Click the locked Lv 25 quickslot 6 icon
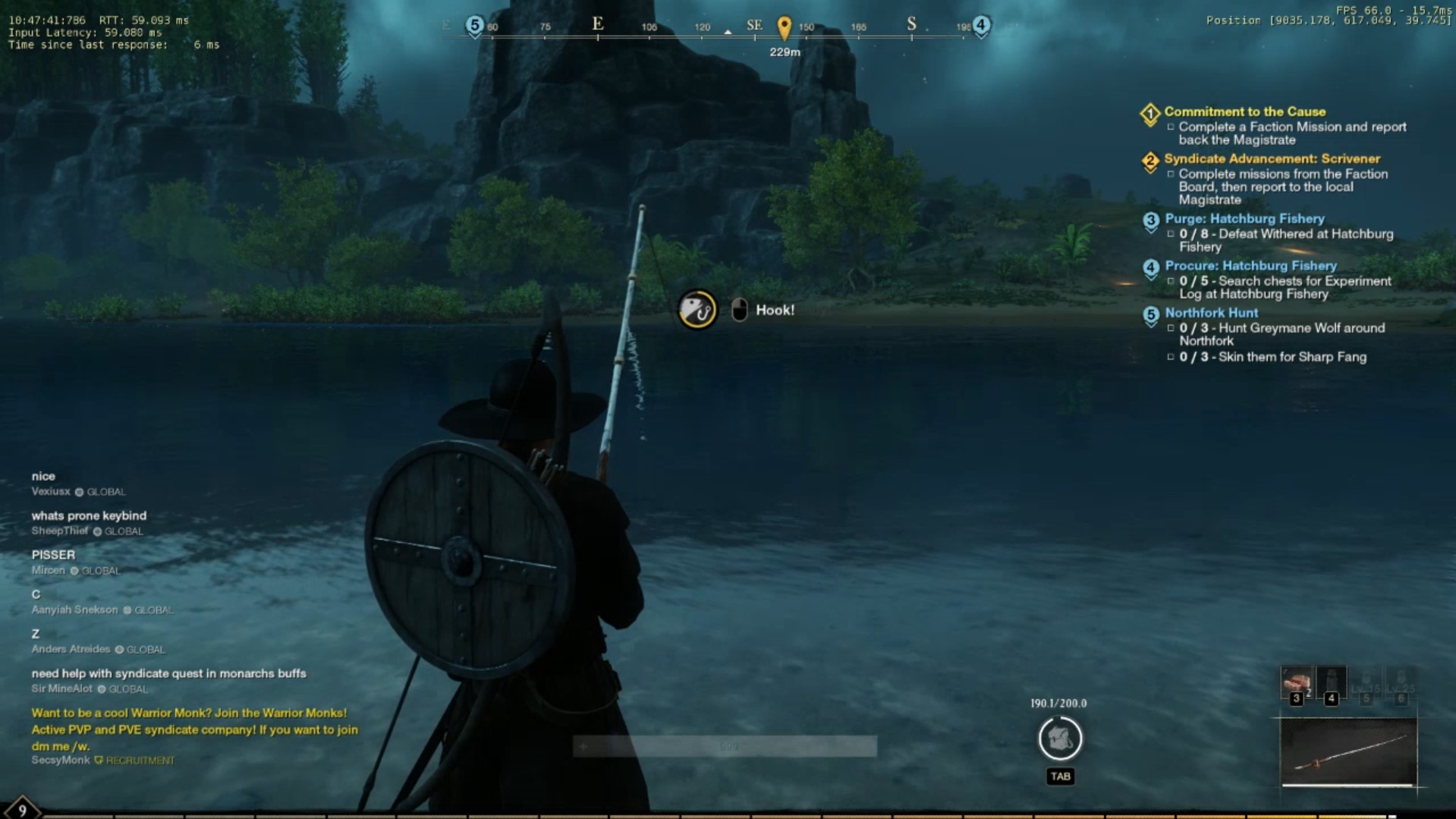Viewport: 1456px width, 819px height. tap(1402, 682)
